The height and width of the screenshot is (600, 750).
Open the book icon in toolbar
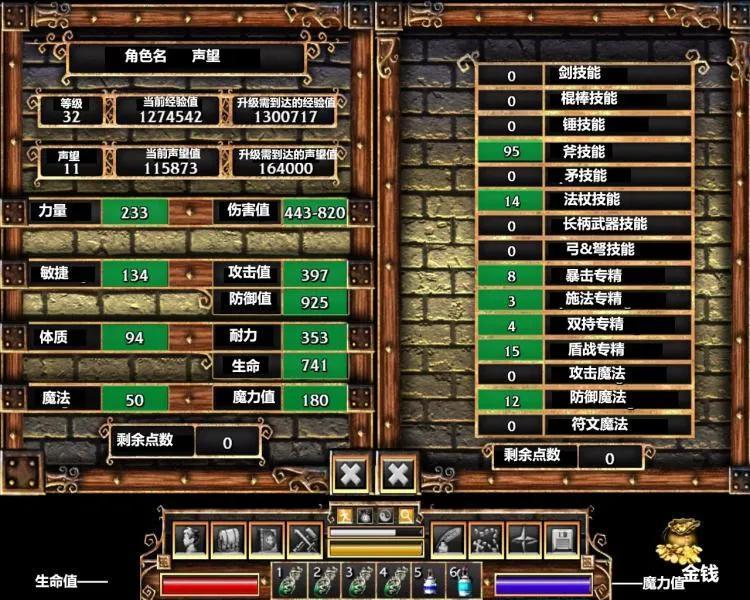267,541
